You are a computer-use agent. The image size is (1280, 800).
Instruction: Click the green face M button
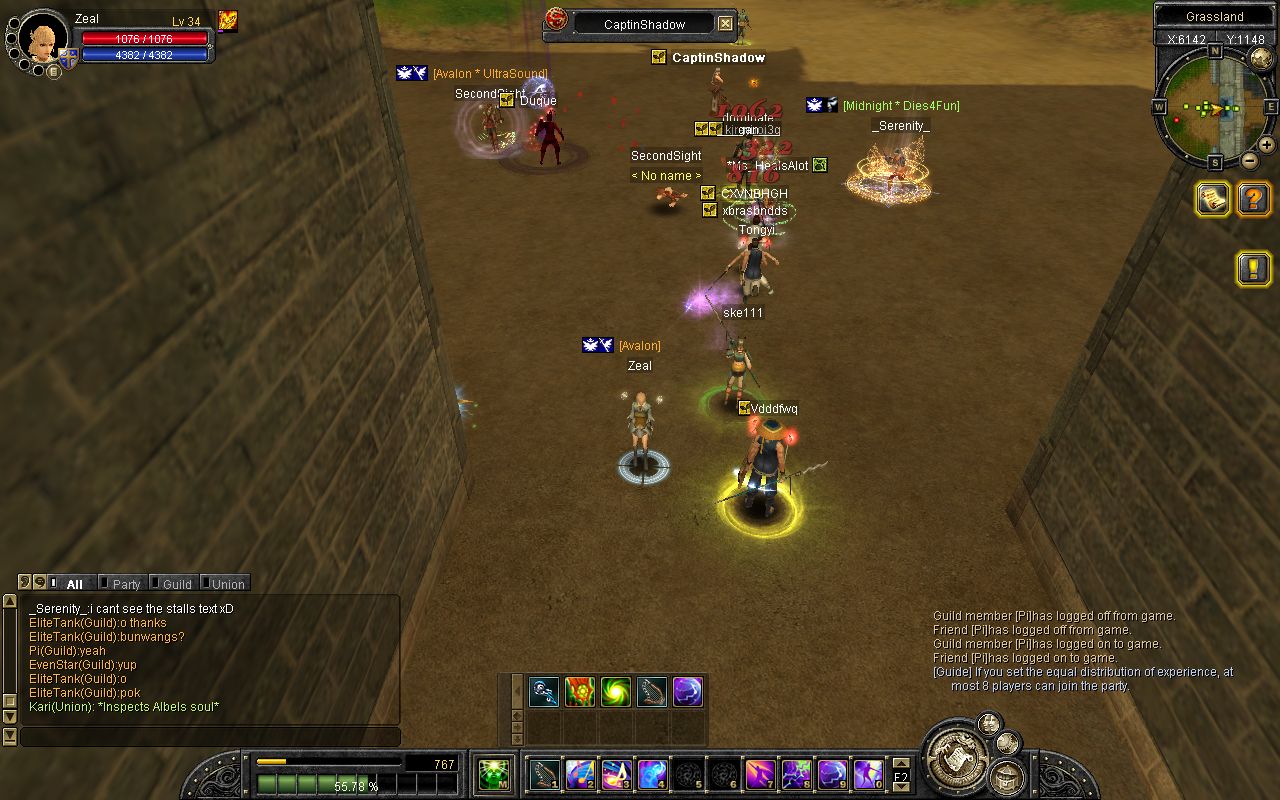[x=494, y=774]
